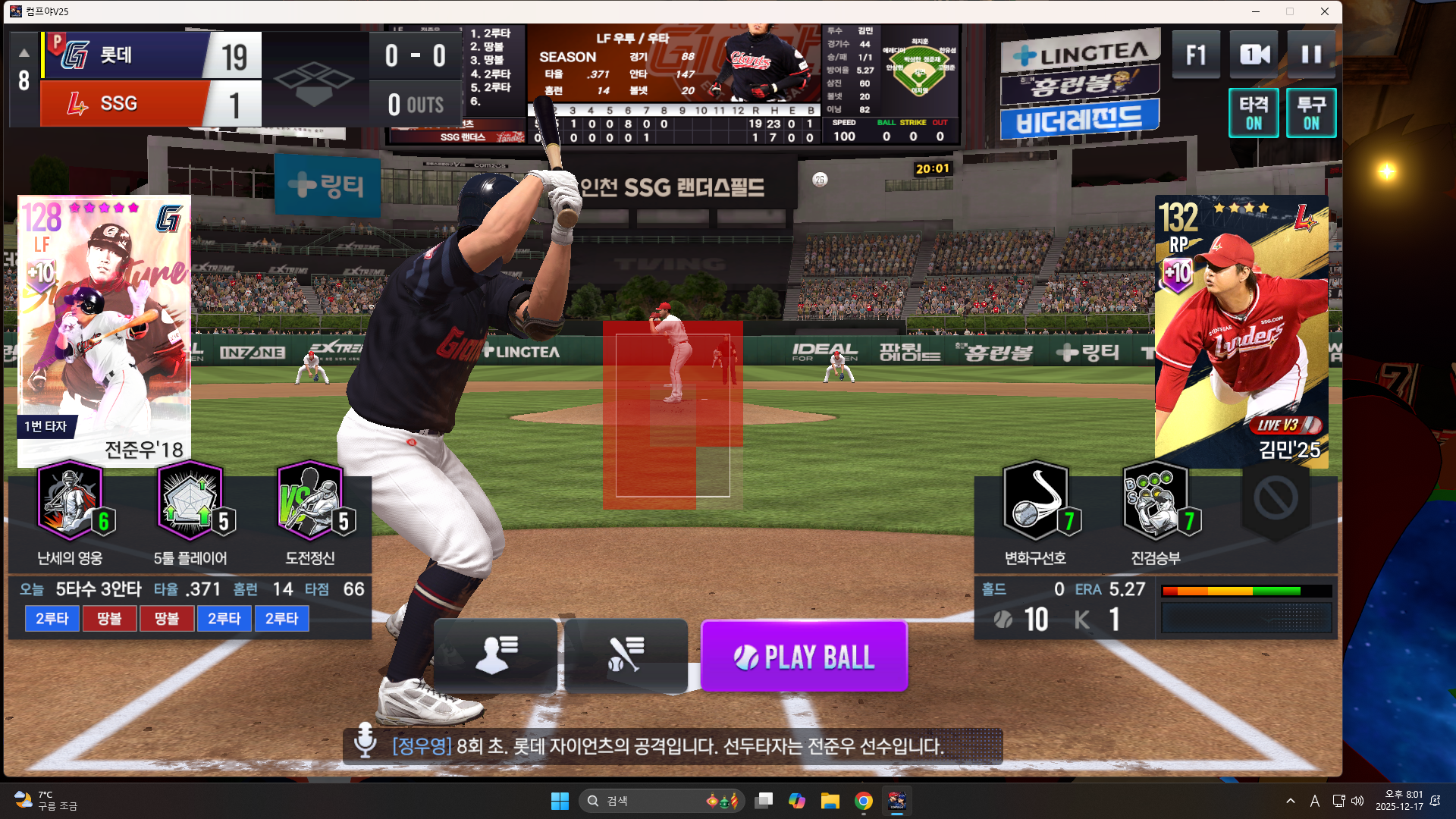Minimize the game window
The height and width of the screenshot is (819, 1456).
tap(1256, 11)
